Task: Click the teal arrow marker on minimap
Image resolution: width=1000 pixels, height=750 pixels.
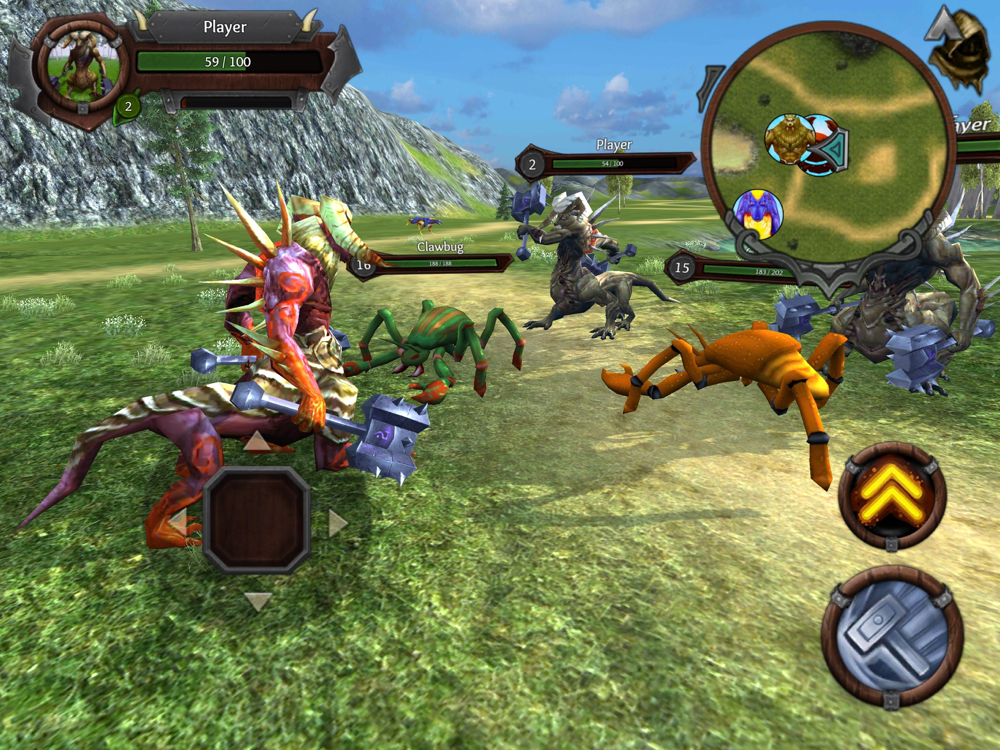Action: [832, 149]
